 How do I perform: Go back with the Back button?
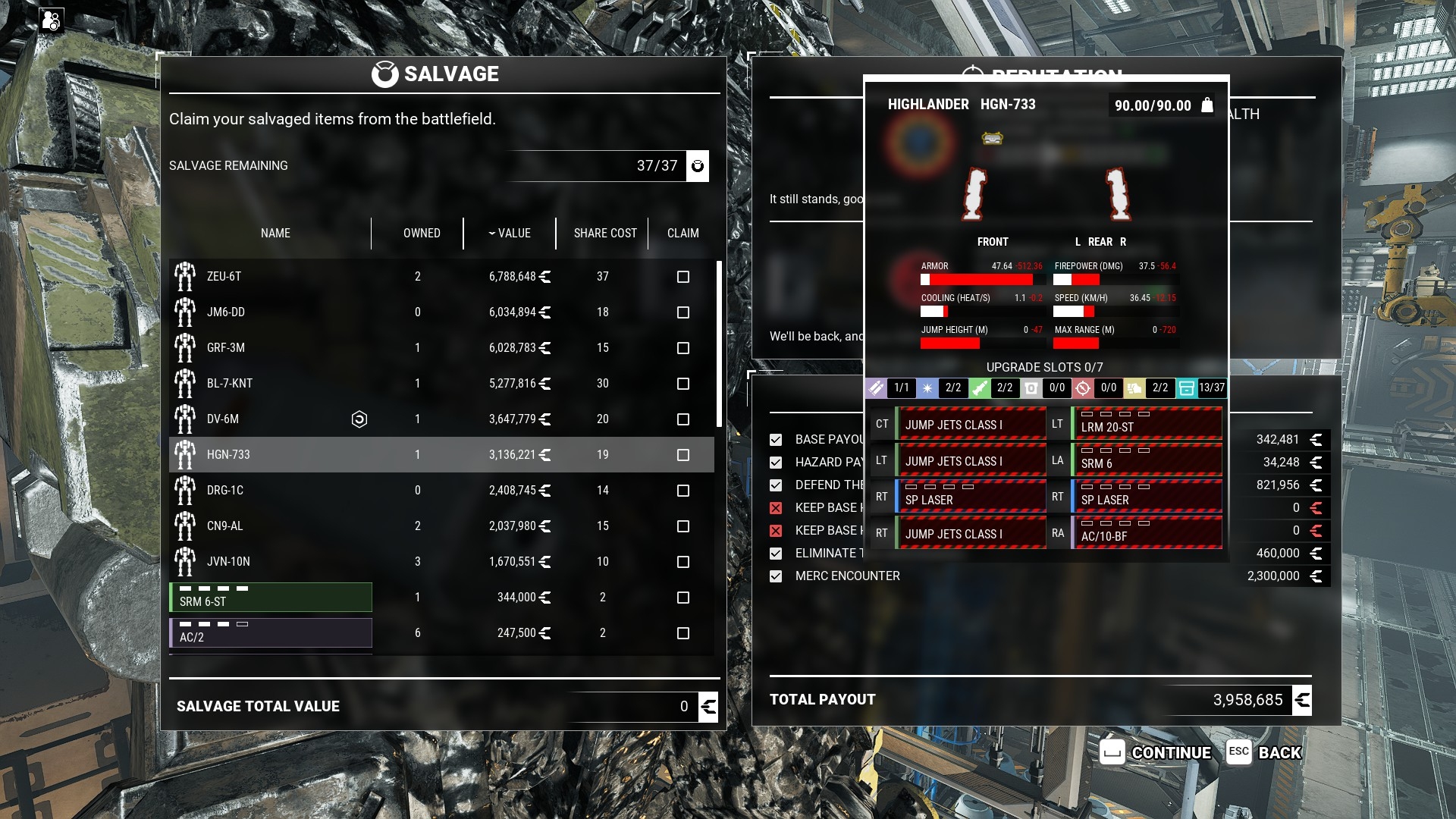point(1264,752)
